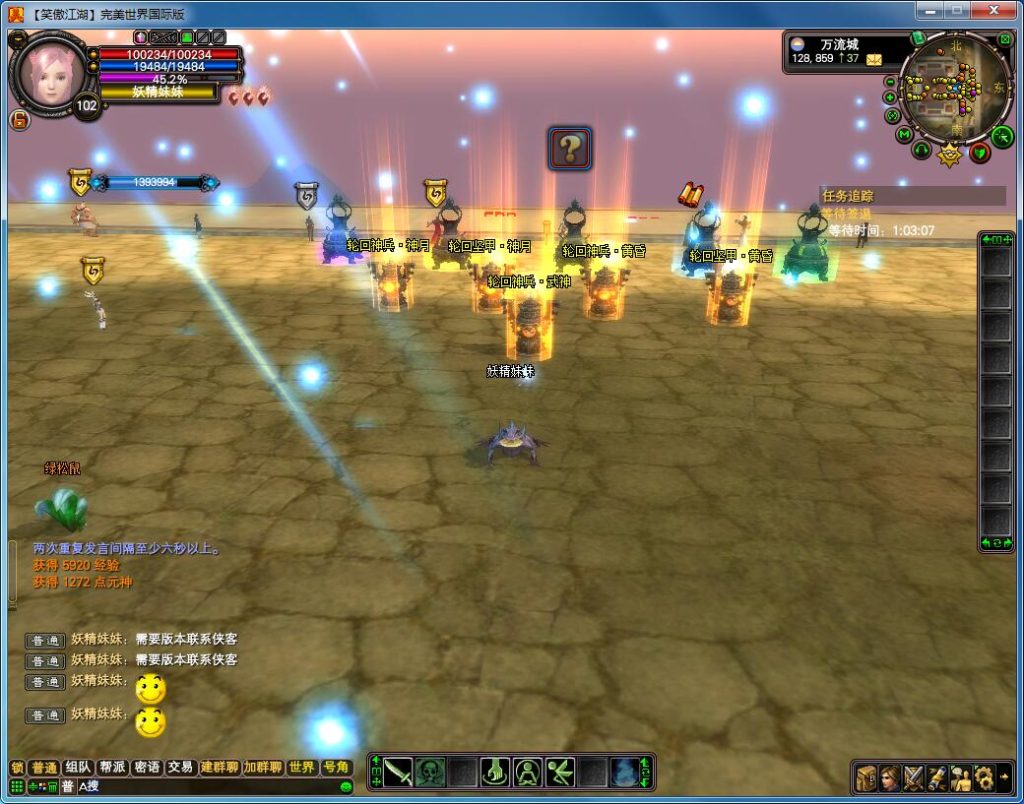Open the character portrait menu icon
The width and height of the screenshot is (1024, 804).
889,777
